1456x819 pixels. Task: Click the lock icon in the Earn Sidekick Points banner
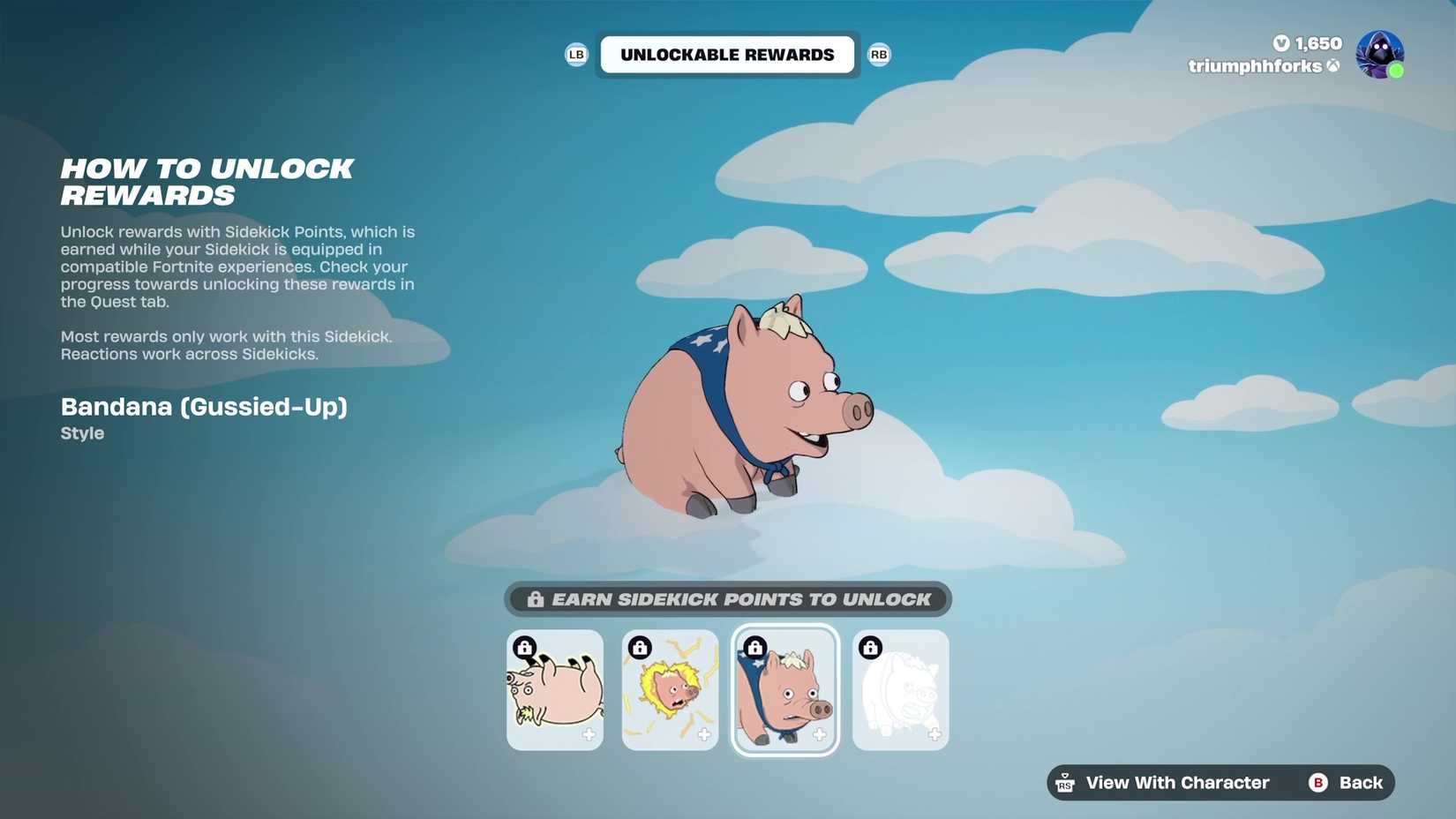[x=535, y=599]
